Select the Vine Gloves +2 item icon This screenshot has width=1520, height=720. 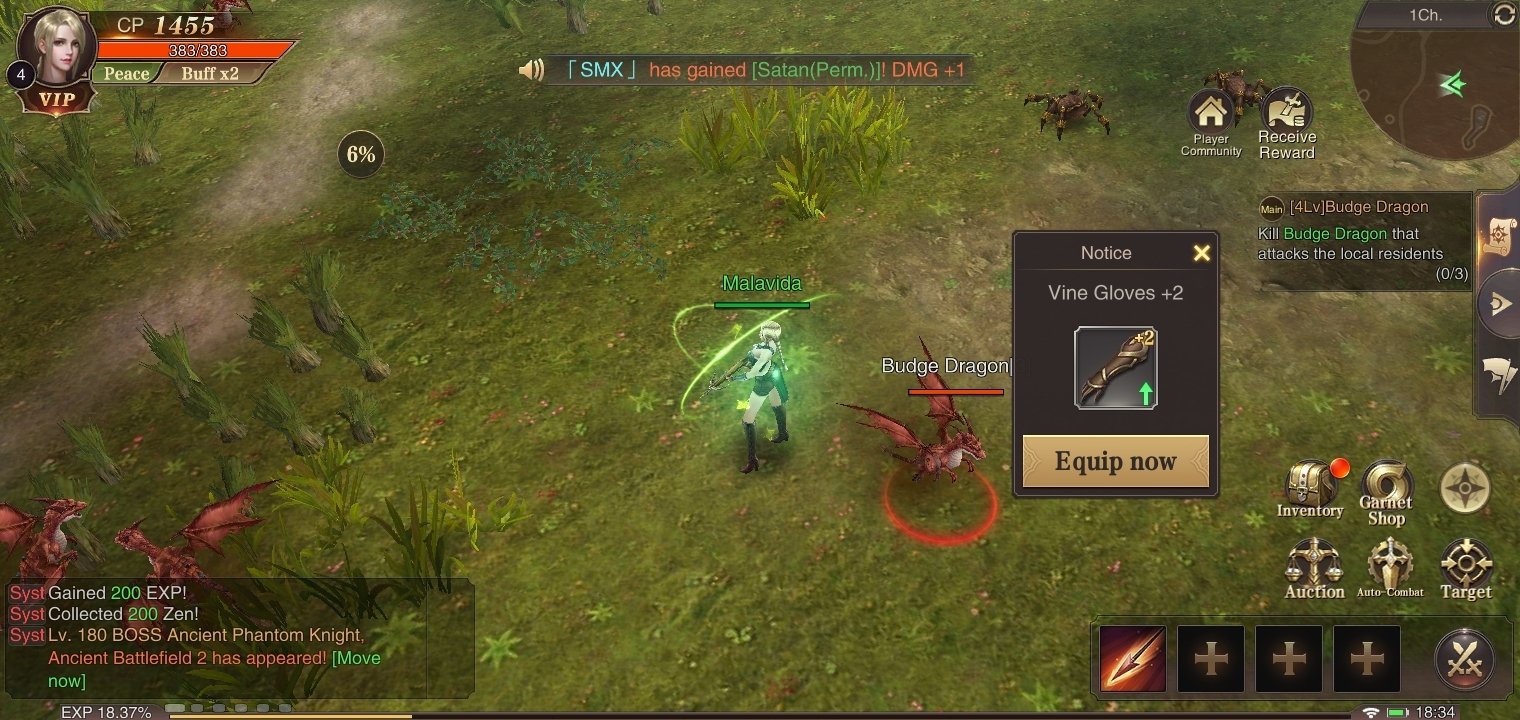tap(1115, 368)
